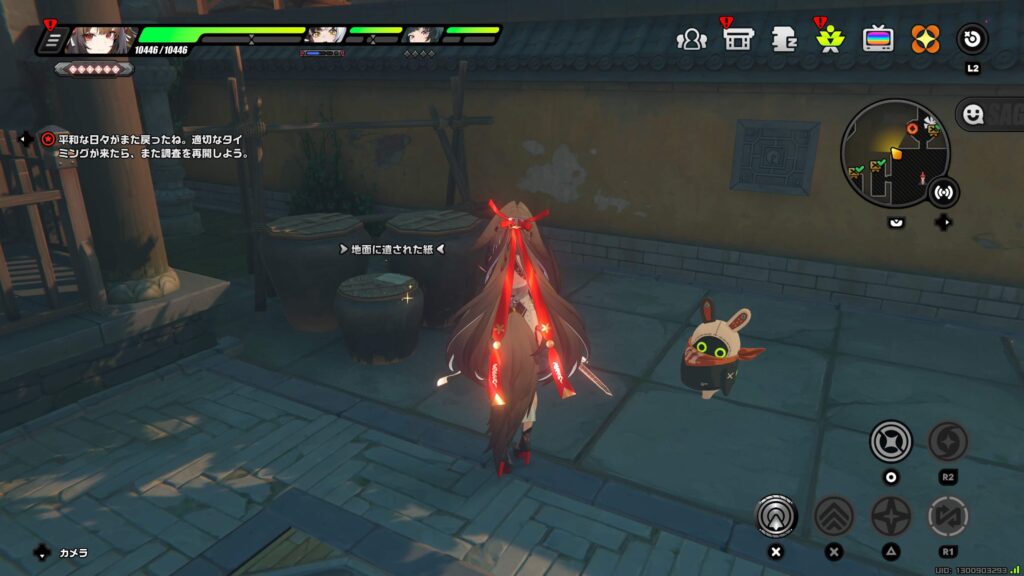Open the shop storefront icon
The image size is (1024, 576).
(x=738, y=40)
